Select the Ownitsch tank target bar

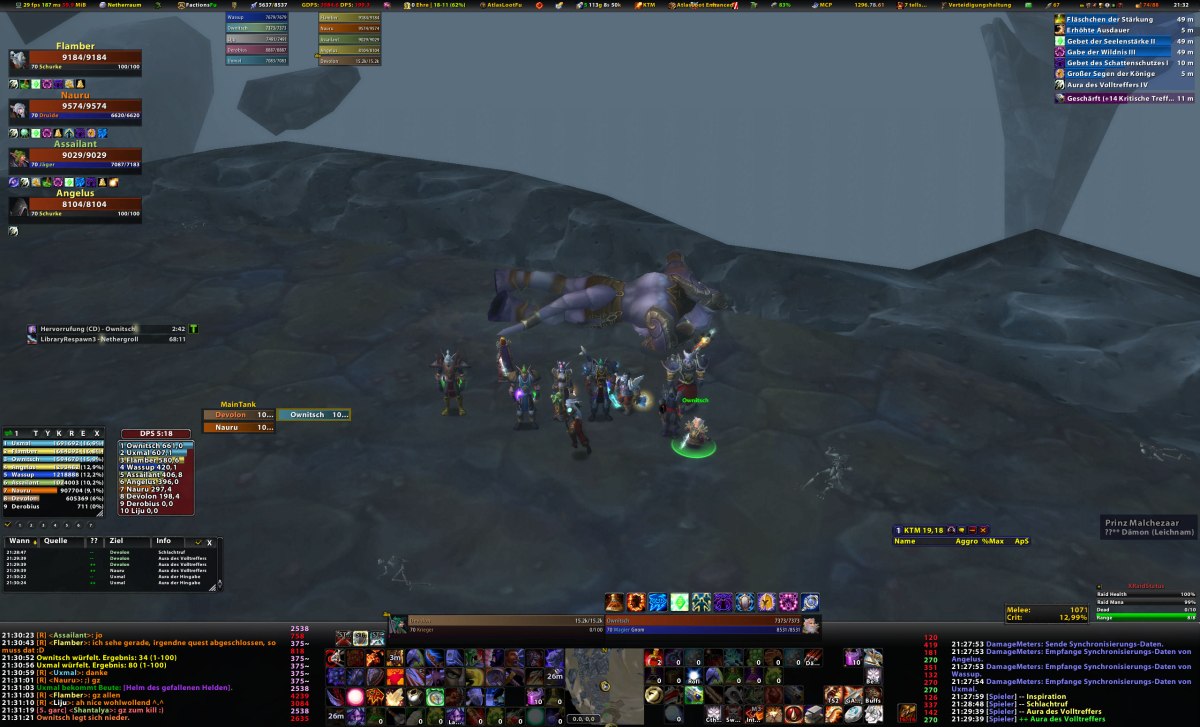tap(314, 414)
